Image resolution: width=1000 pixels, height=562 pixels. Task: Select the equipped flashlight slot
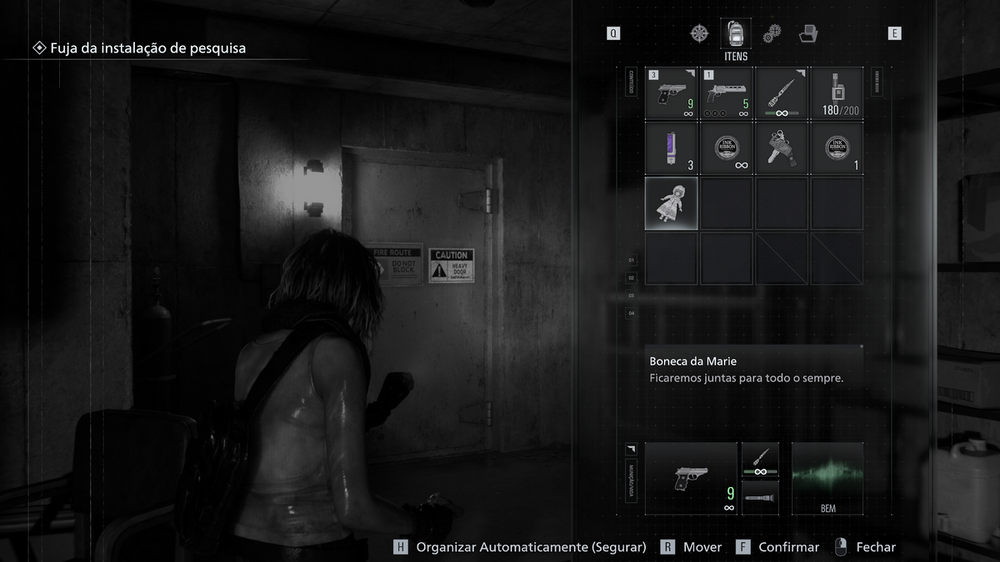tap(760, 497)
